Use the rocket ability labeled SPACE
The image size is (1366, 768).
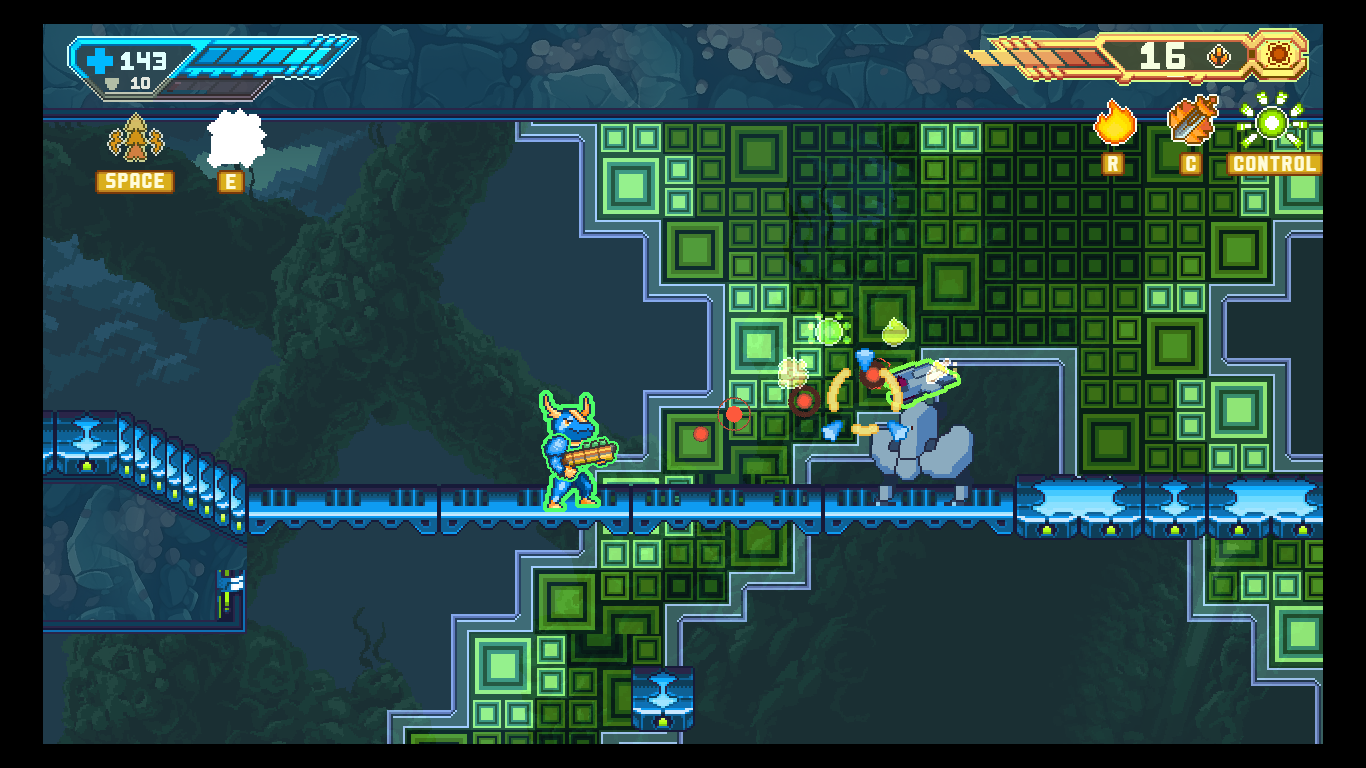pyautogui.click(x=134, y=140)
